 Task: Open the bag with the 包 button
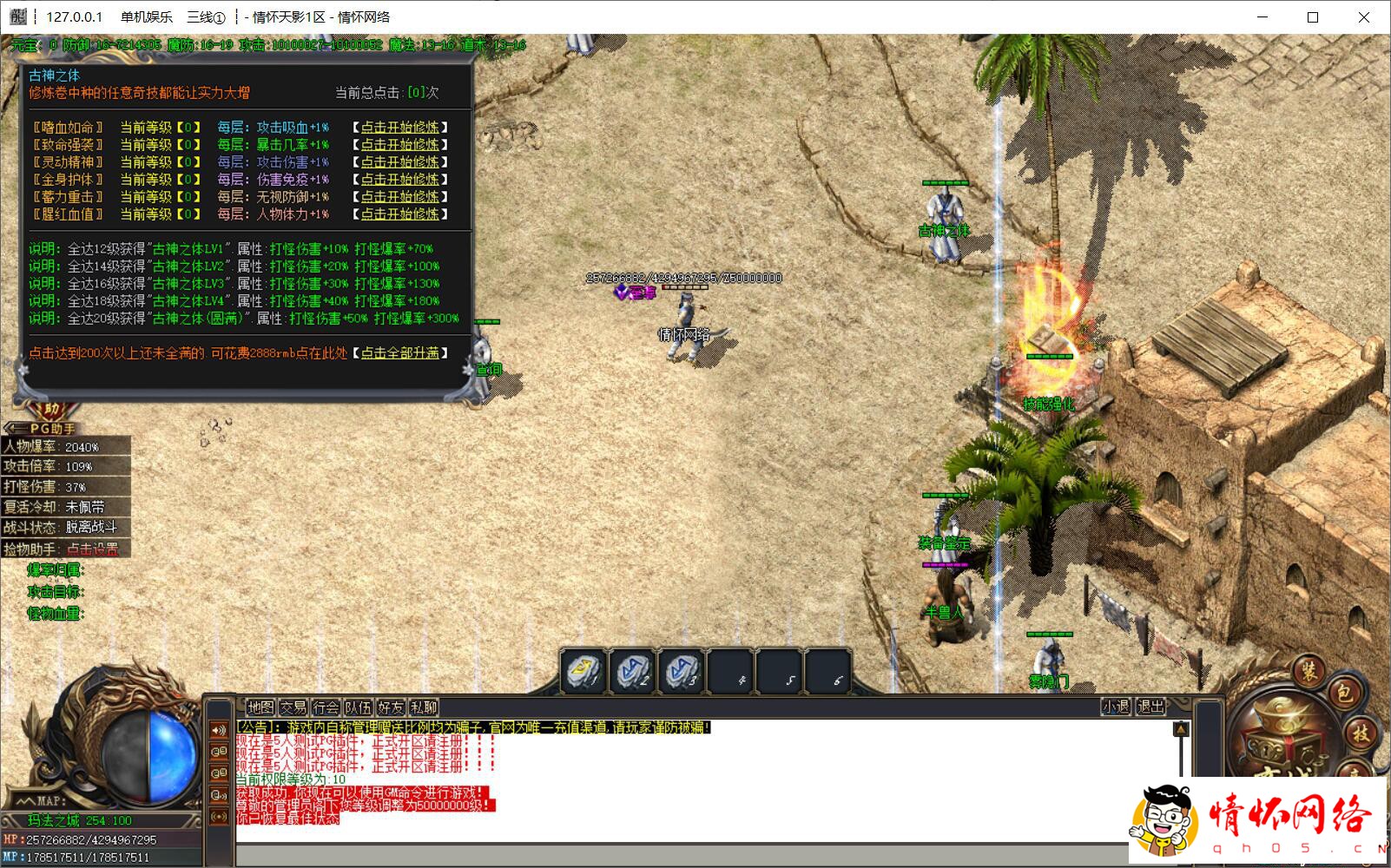[x=1344, y=692]
